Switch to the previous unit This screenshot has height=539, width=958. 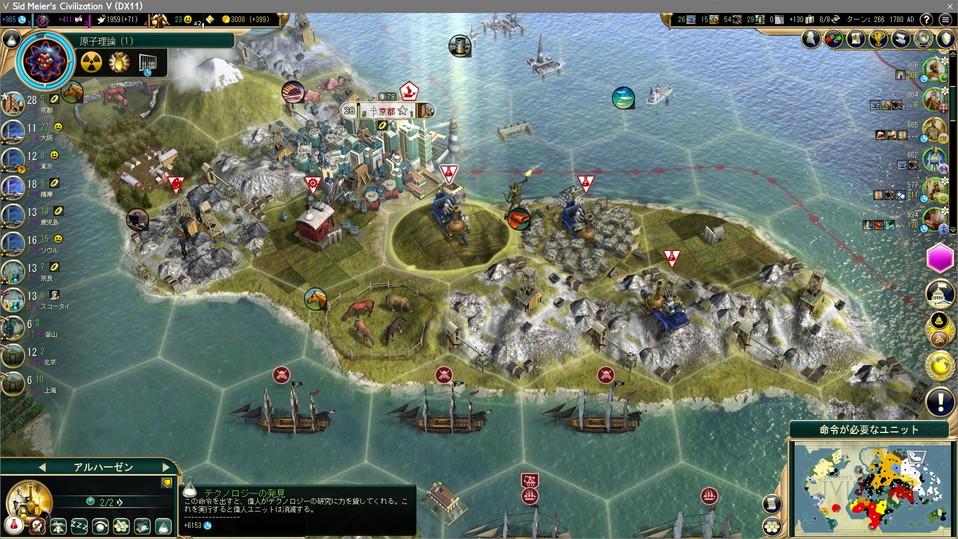click(x=42, y=467)
